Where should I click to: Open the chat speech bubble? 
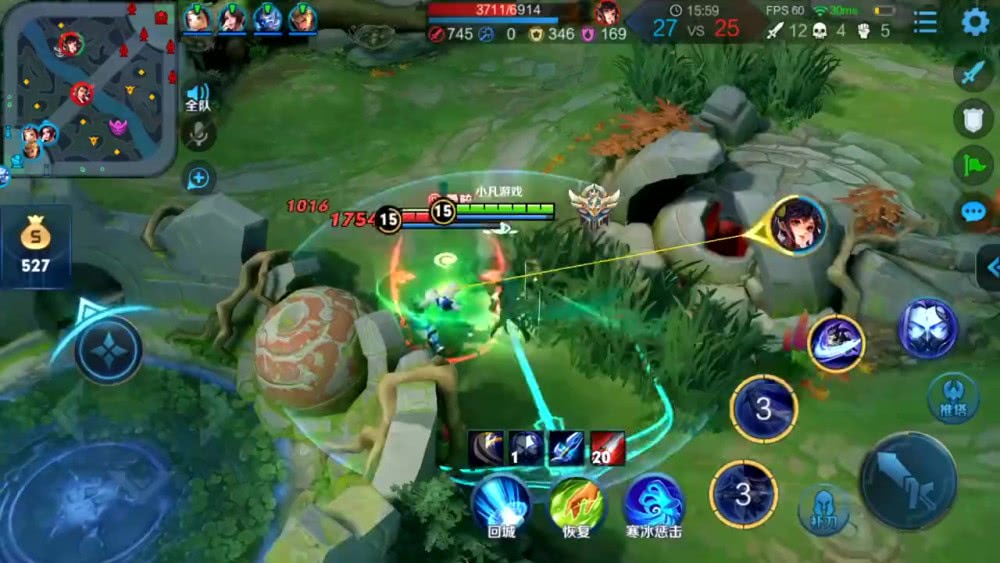point(973,211)
